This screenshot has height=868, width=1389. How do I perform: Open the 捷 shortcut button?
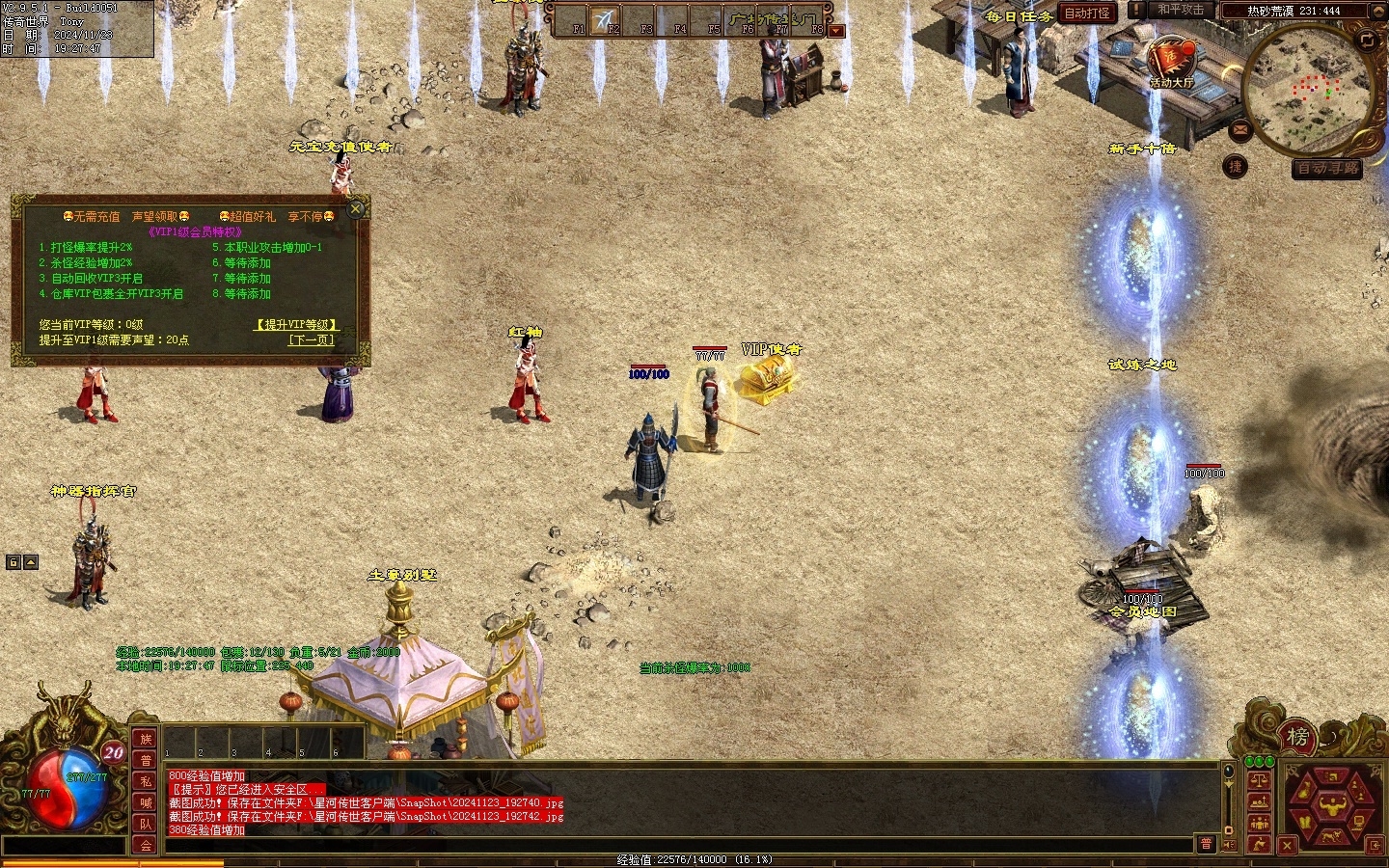pyautogui.click(x=1236, y=167)
